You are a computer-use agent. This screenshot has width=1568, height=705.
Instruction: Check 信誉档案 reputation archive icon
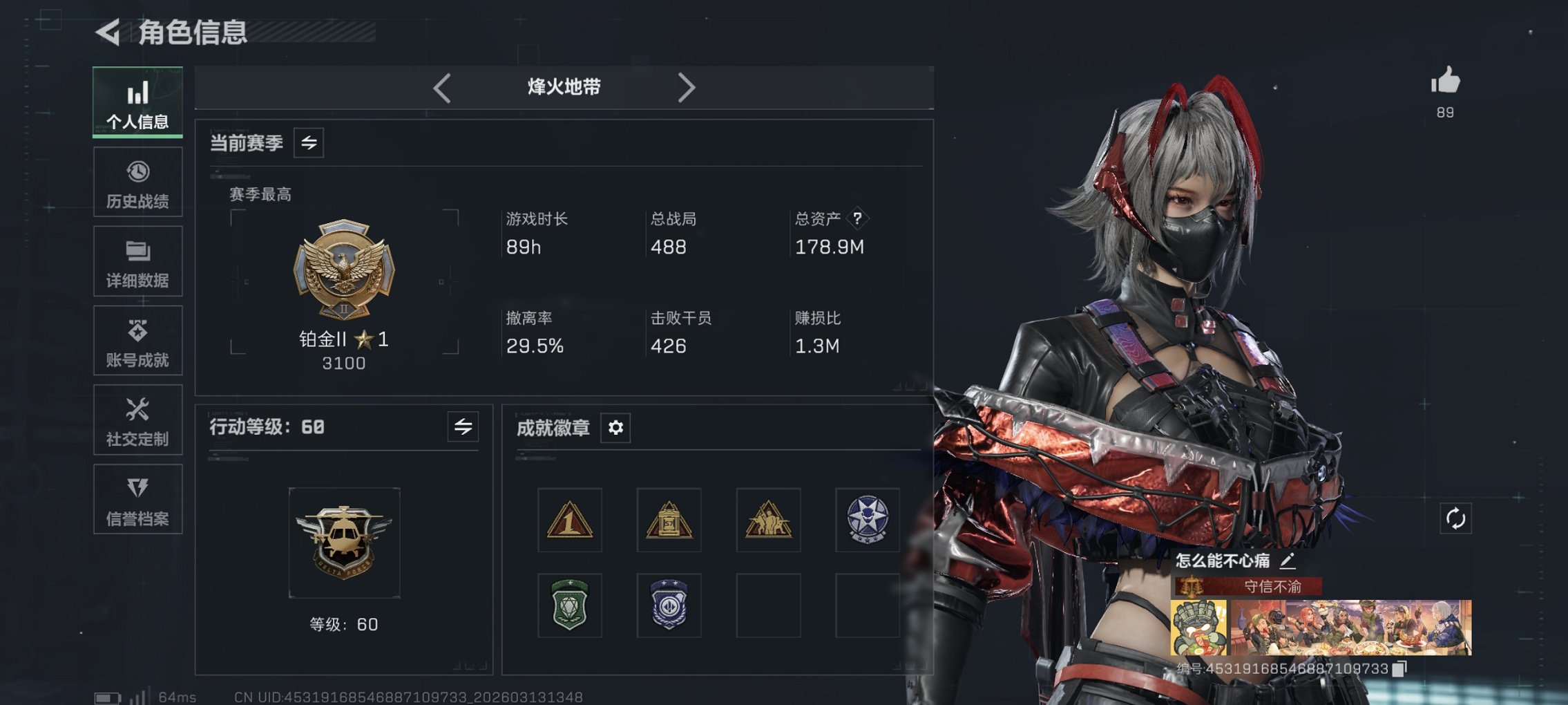point(137,498)
